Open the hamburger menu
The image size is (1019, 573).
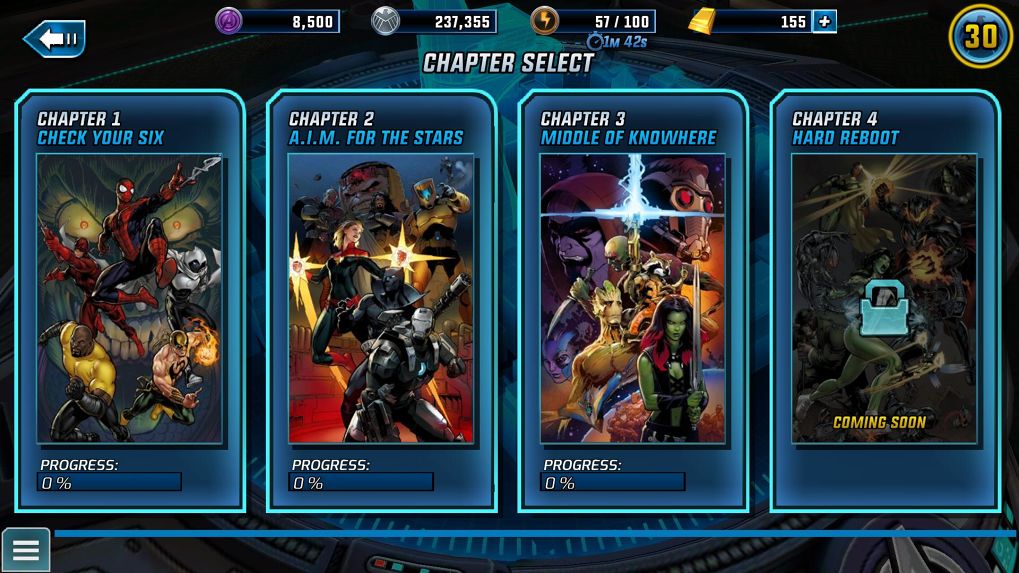click(25, 550)
